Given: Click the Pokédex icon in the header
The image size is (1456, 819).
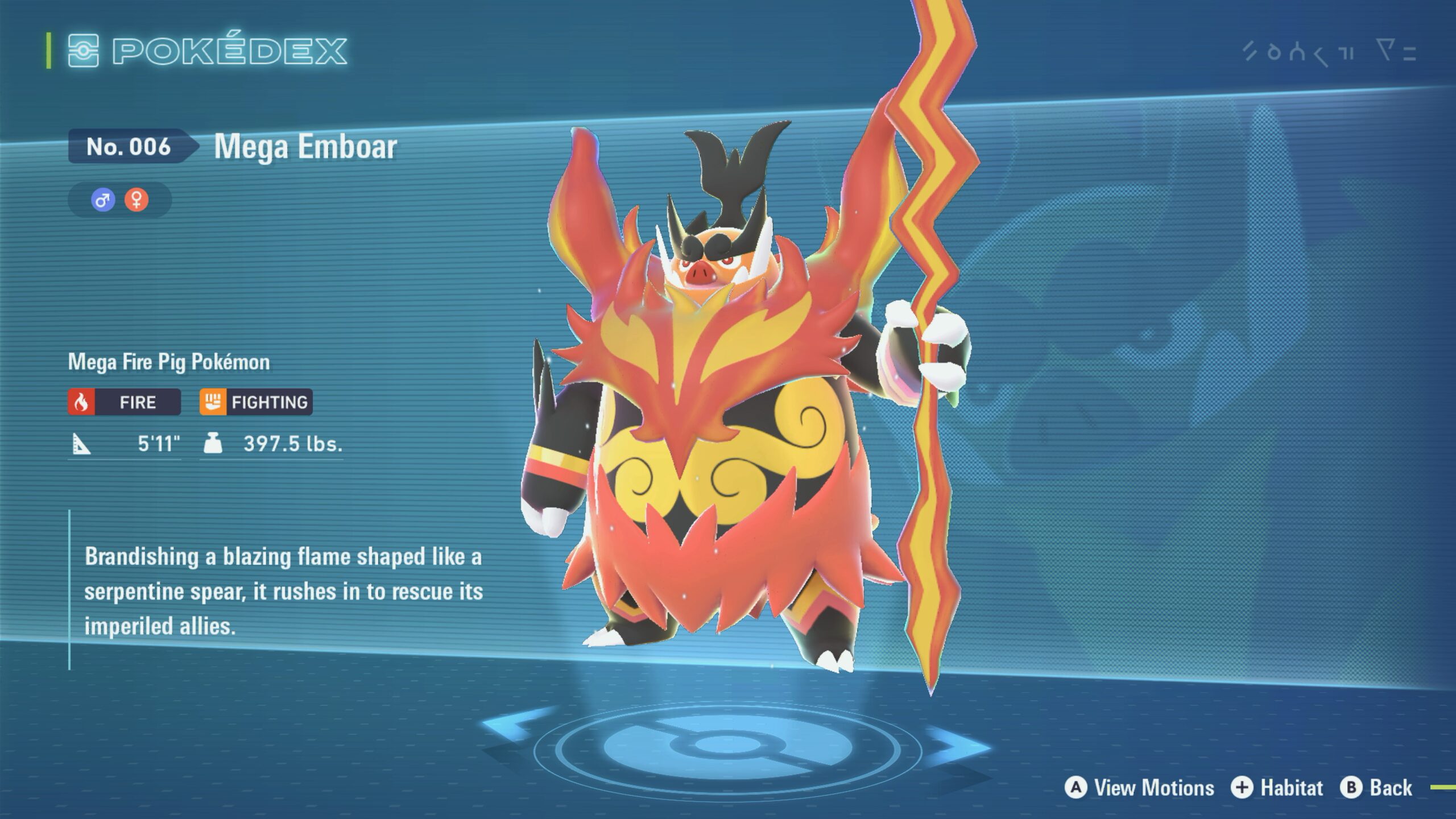Looking at the screenshot, I should [x=82, y=51].
